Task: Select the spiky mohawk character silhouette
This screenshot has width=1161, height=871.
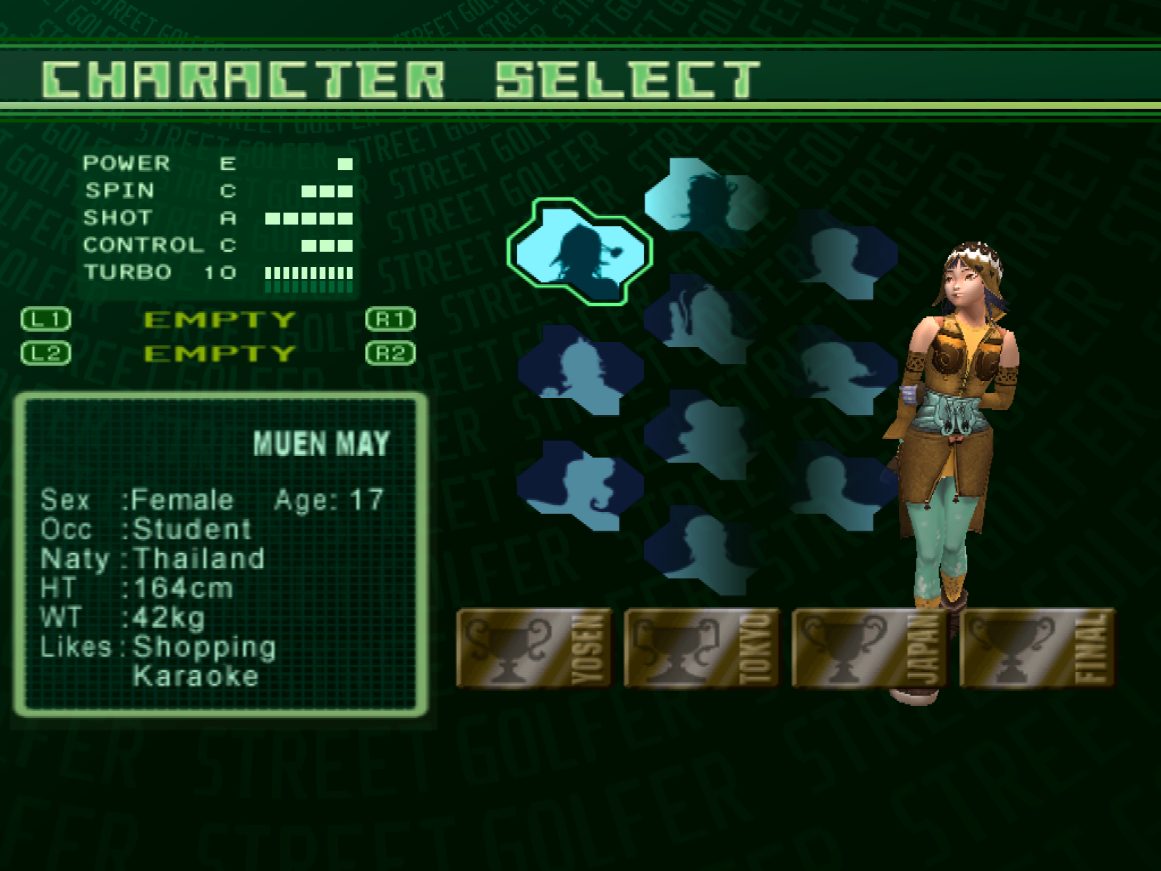Action: pos(579,369)
